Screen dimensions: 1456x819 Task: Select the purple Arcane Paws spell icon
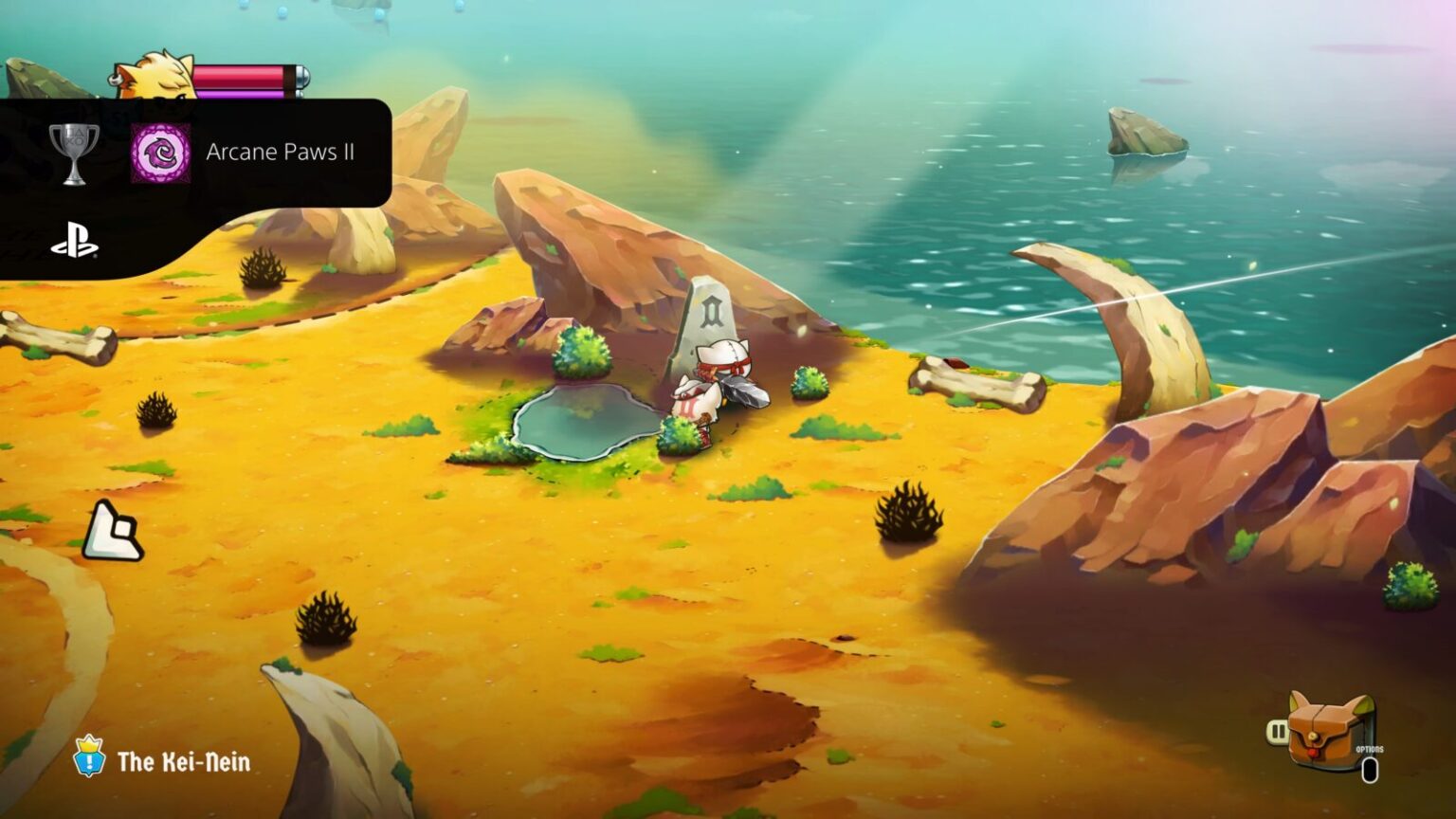(x=159, y=152)
